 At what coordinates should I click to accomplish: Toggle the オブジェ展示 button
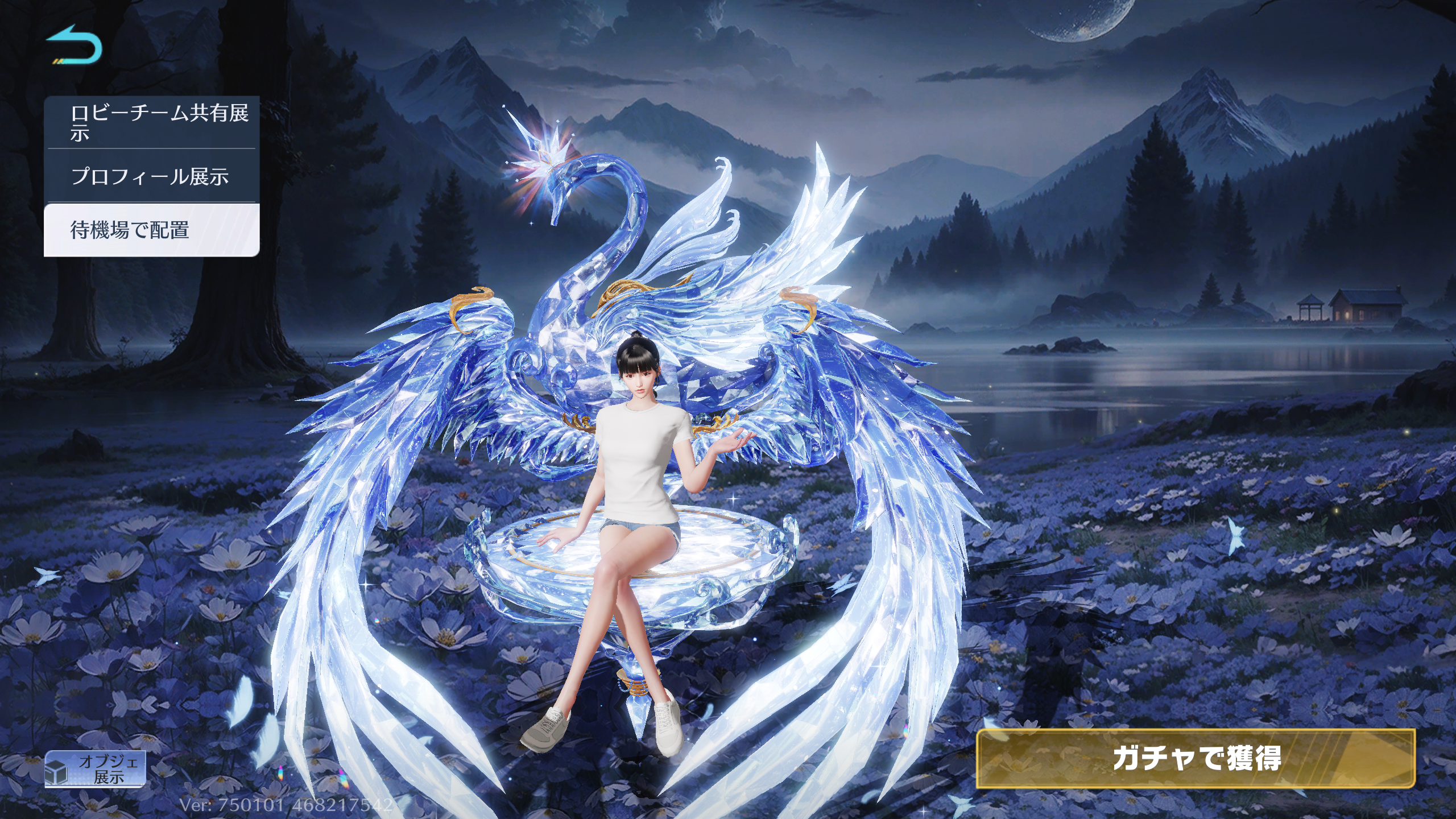[x=96, y=768]
